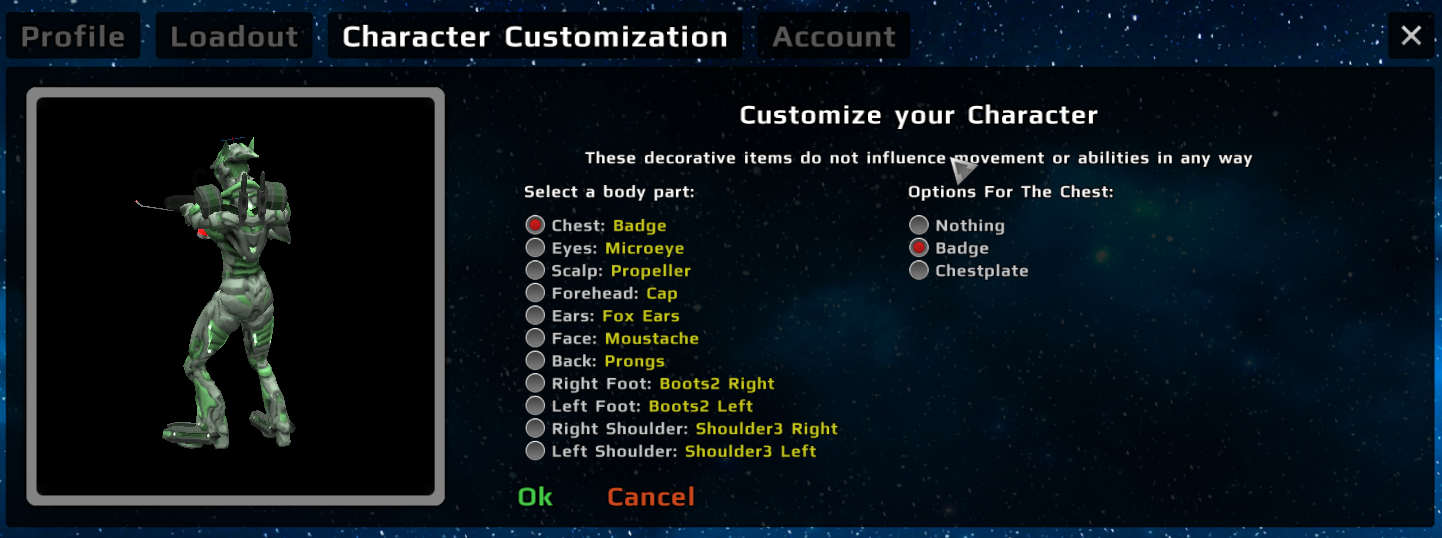Equip the Chestplate chest option

coord(919,271)
